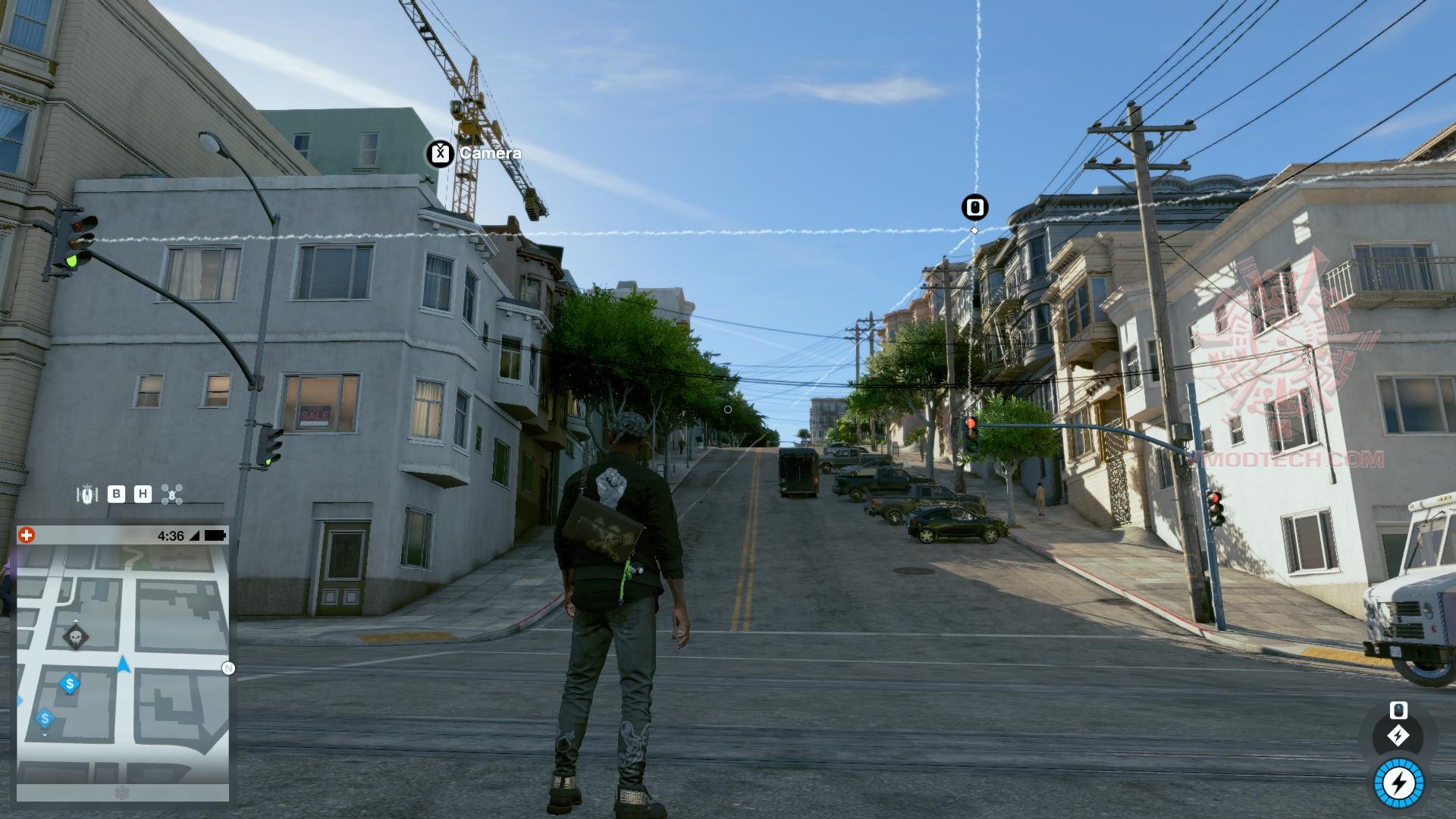1456x819 pixels.
Task: Select the skull marker on the minimap
Action: [x=75, y=637]
